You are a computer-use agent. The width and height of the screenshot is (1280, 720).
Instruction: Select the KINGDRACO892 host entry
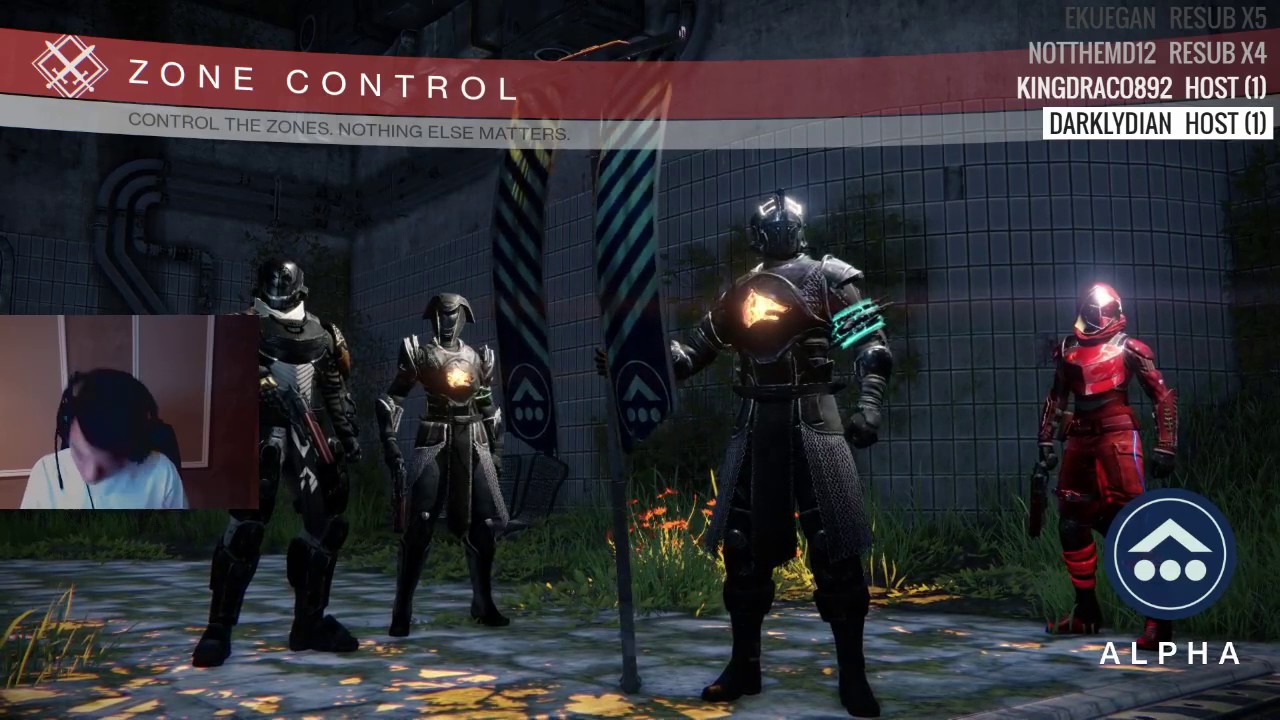click(1141, 89)
